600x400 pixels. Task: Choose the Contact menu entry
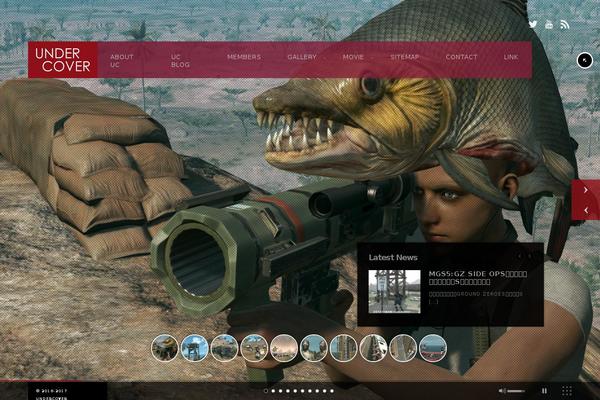(x=461, y=57)
